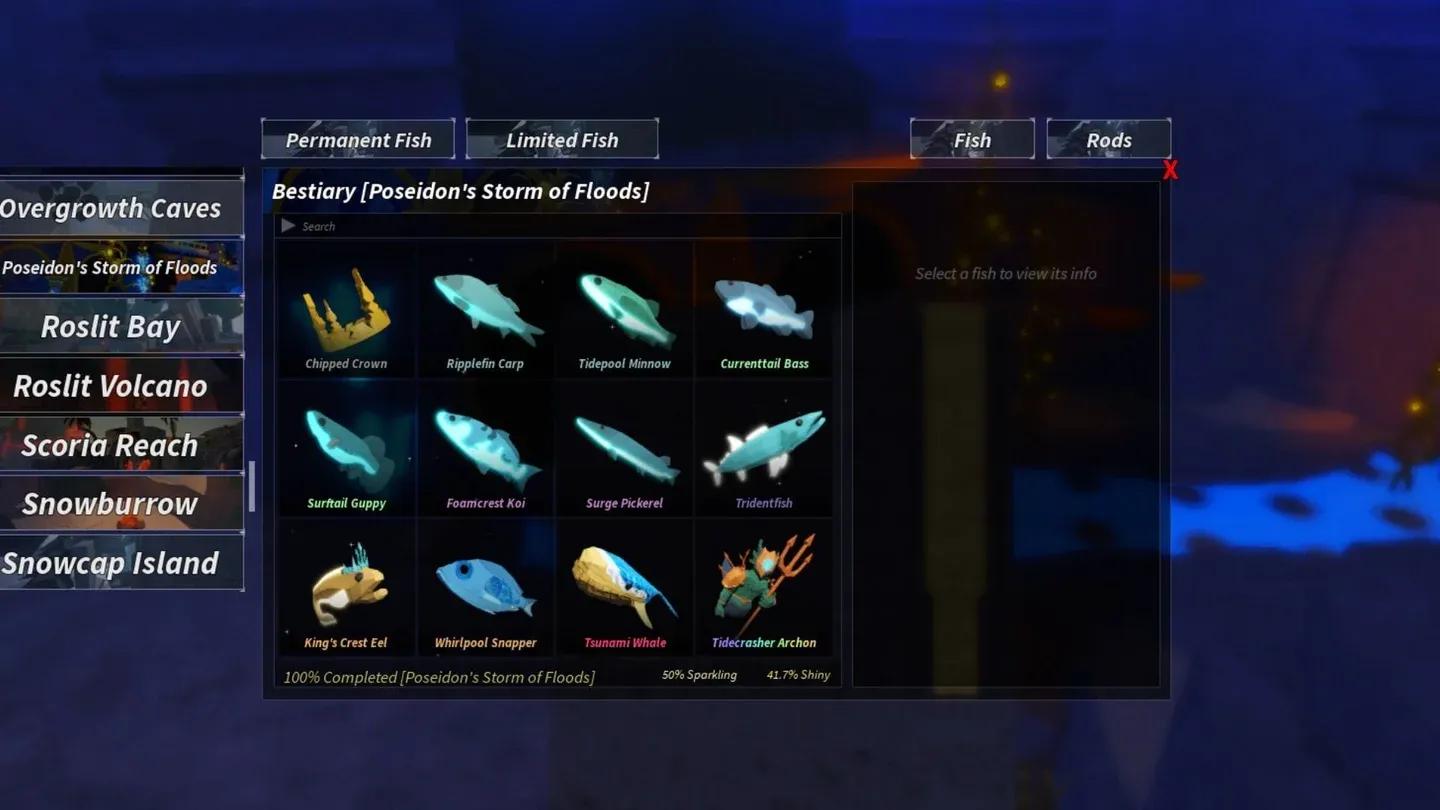
Task: Expand the search filter arrow
Action: (x=288, y=226)
